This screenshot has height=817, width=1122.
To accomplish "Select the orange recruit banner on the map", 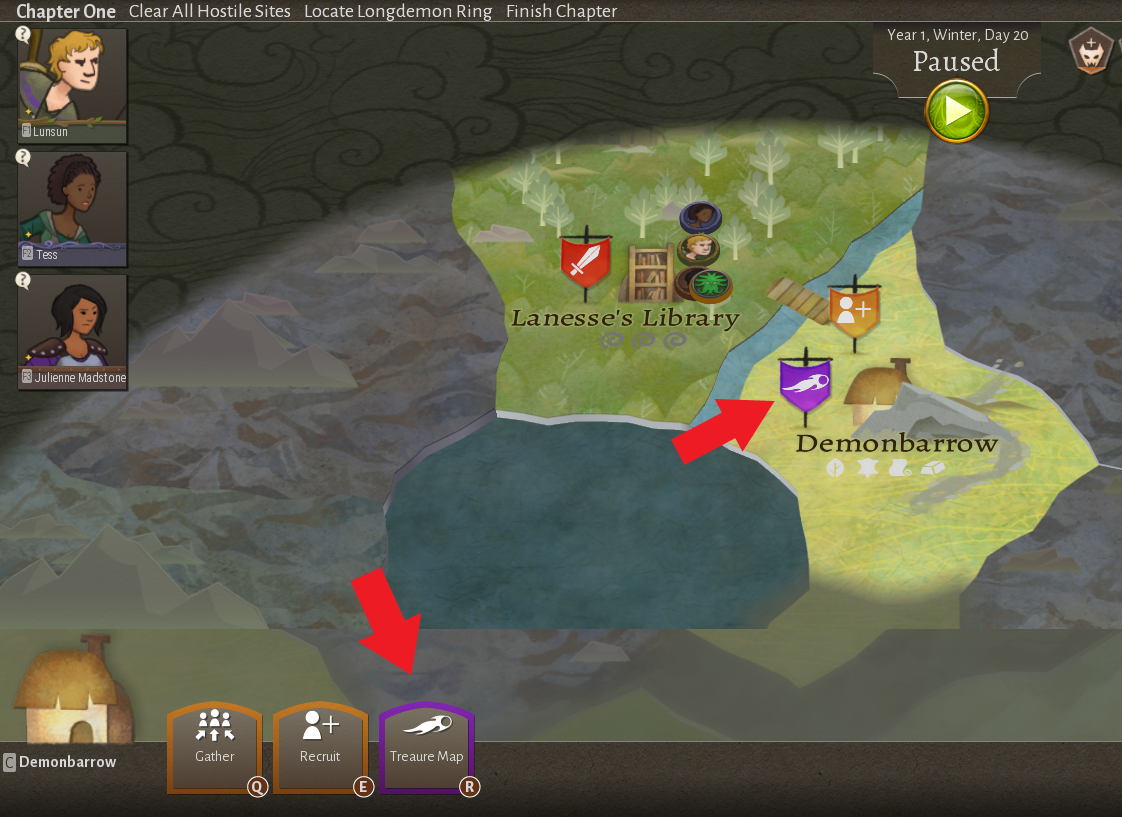I will pos(855,311).
